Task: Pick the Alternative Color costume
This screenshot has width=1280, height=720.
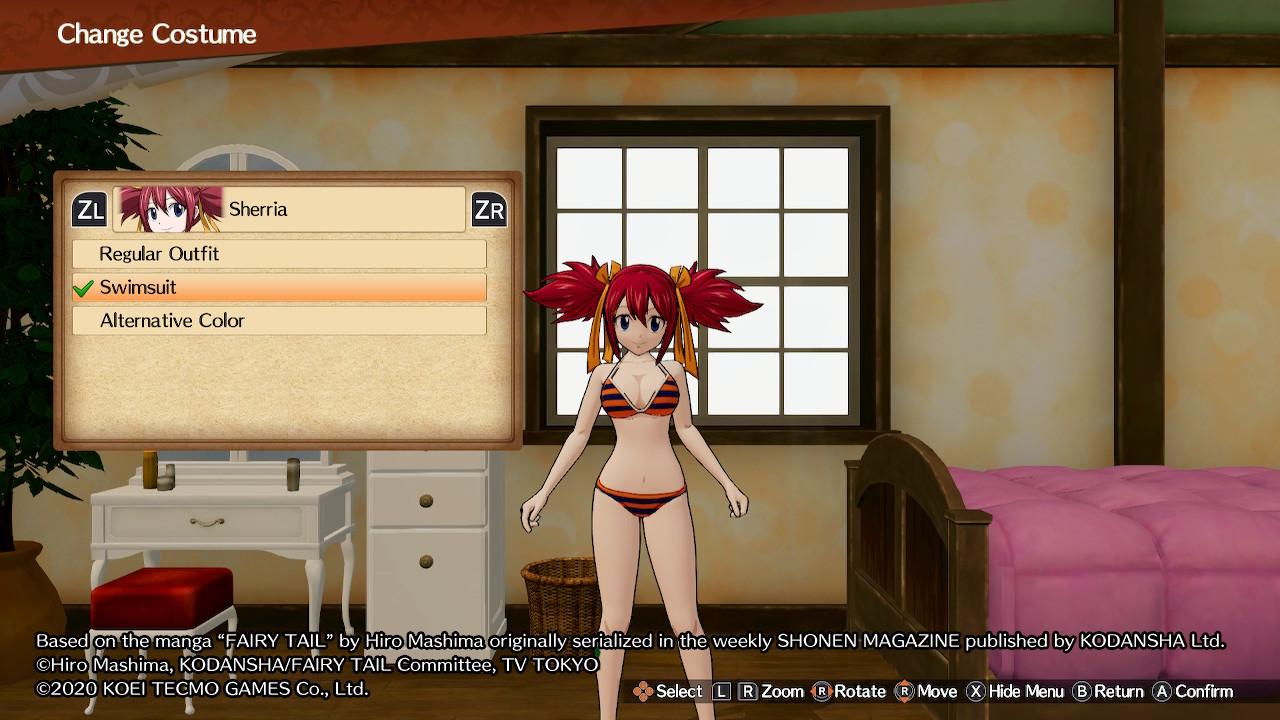Action: (x=279, y=321)
